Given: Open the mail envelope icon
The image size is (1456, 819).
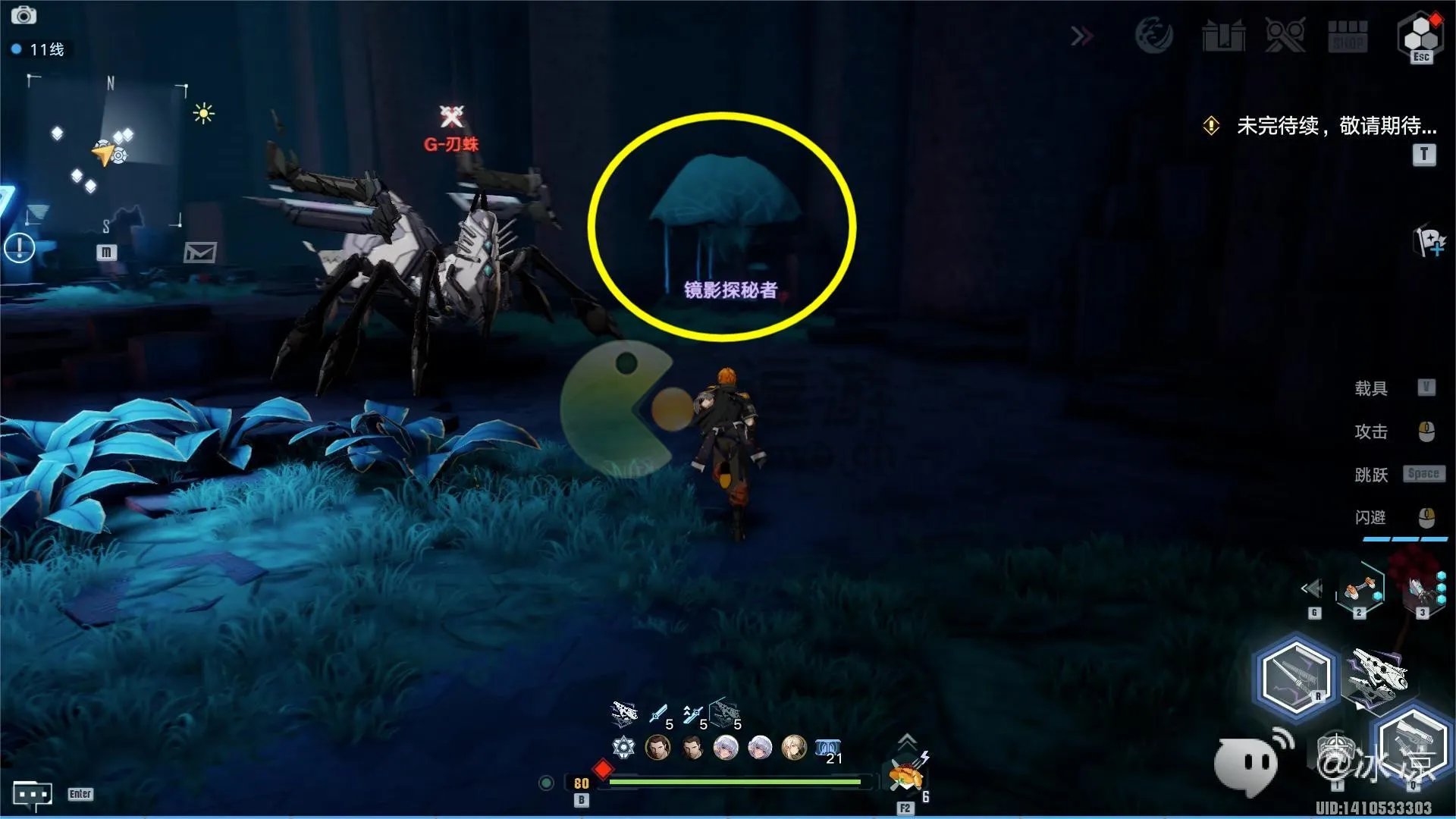Looking at the screenshot, I should 200,253.
